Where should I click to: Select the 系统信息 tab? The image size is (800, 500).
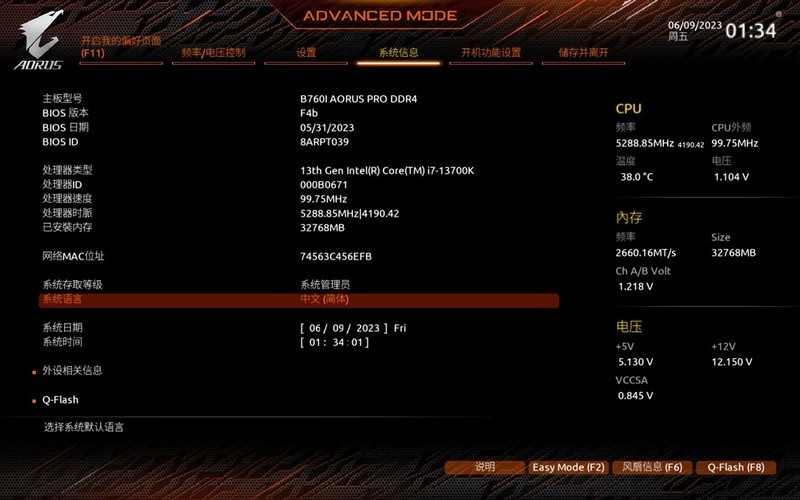[x=398, y=53]
